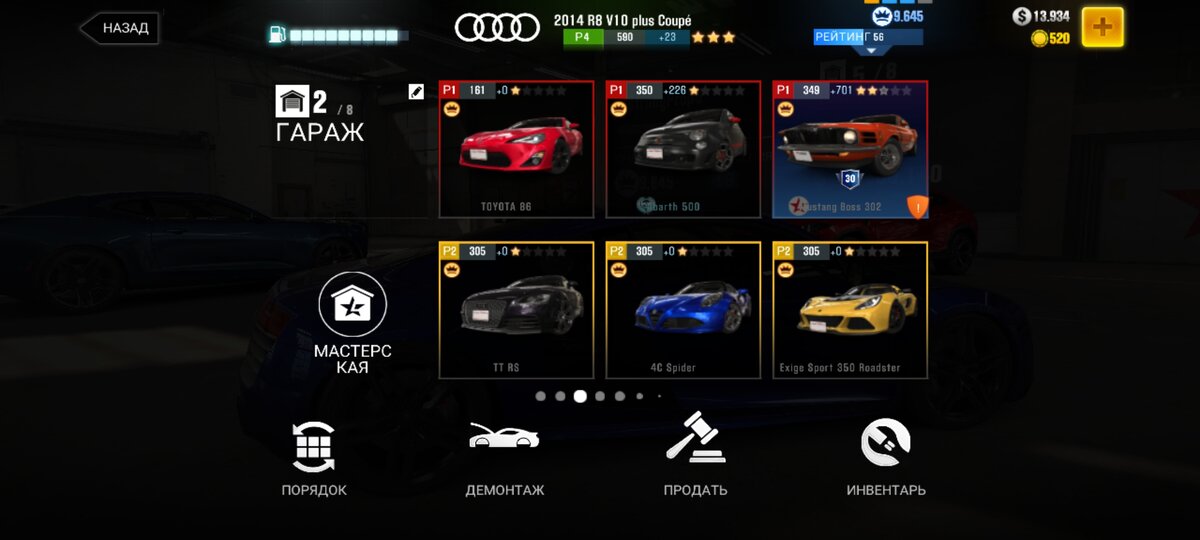Click the yellow plus add-currency button
The width and height of the screenshot is (1200, 540).
[x=1102, y=27]
